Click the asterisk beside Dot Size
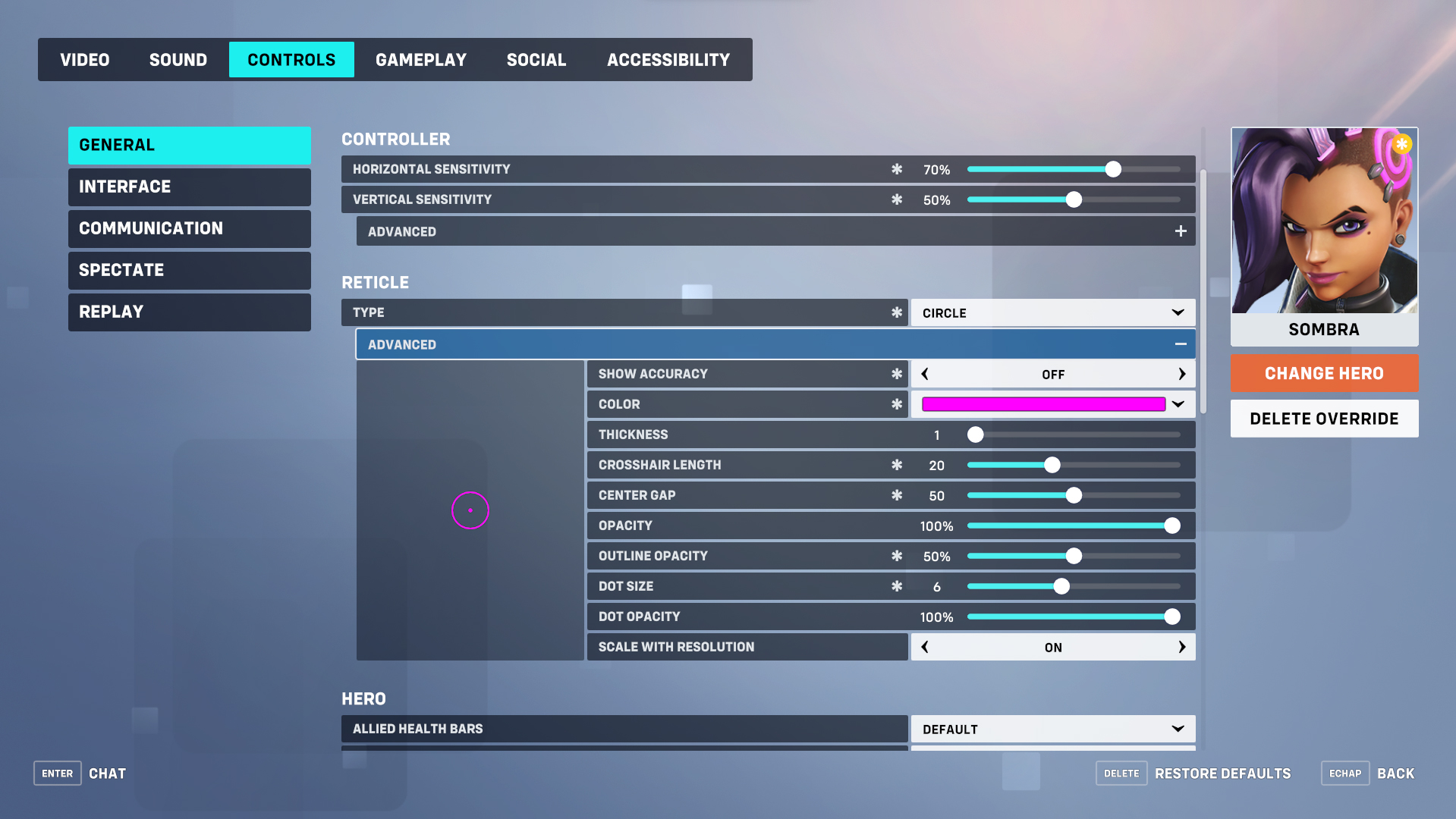Image resolution: width=1456 pixels, height=819 pixels. pos(897,585)
